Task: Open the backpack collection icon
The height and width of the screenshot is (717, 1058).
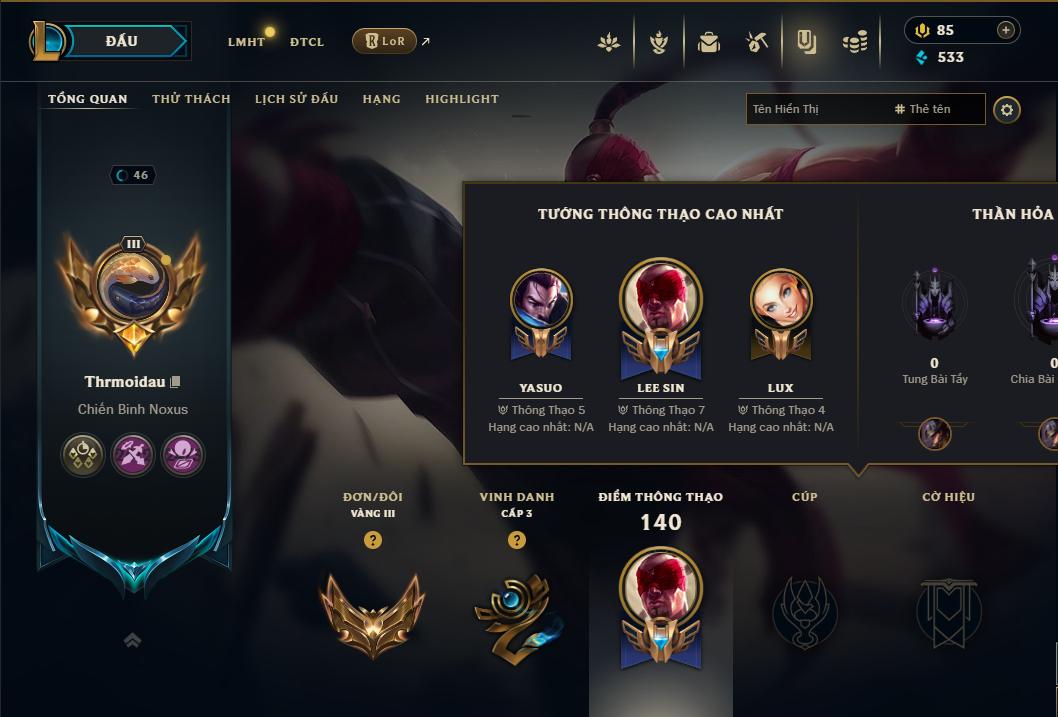Action: (709, 42)
